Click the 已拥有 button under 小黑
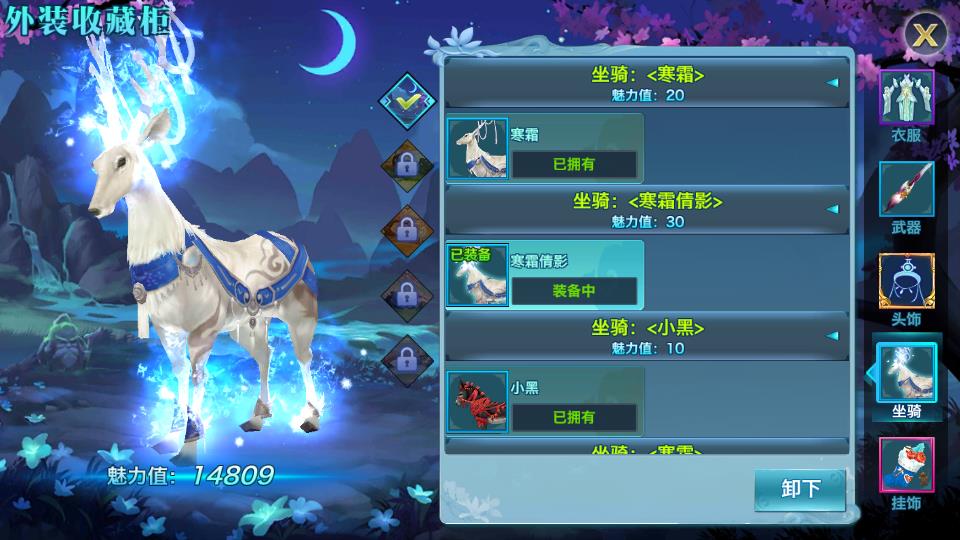Screen dimensions: 960x540 (x=574, y=417)
